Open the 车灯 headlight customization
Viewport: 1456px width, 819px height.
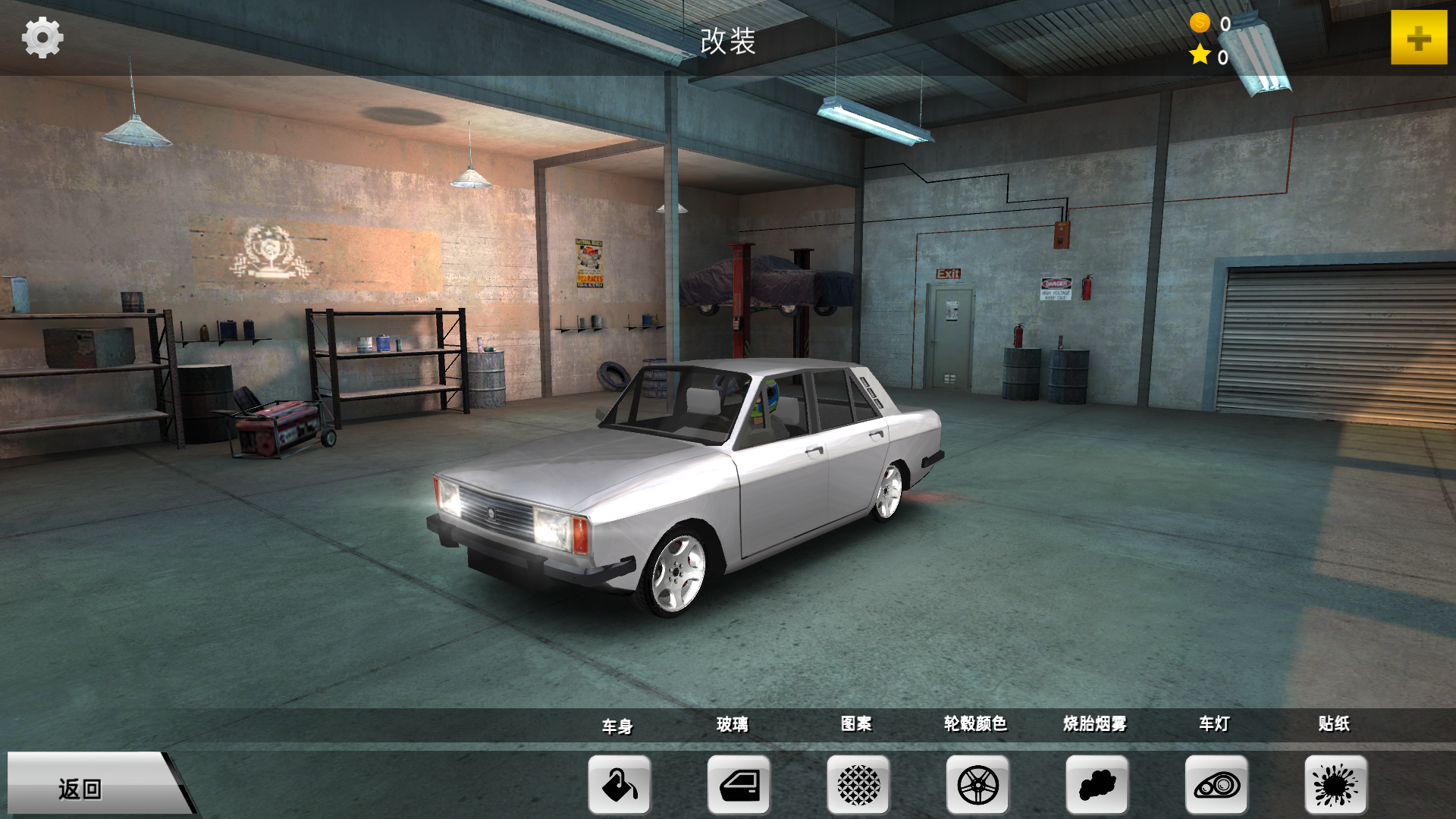click(1216, 785)
